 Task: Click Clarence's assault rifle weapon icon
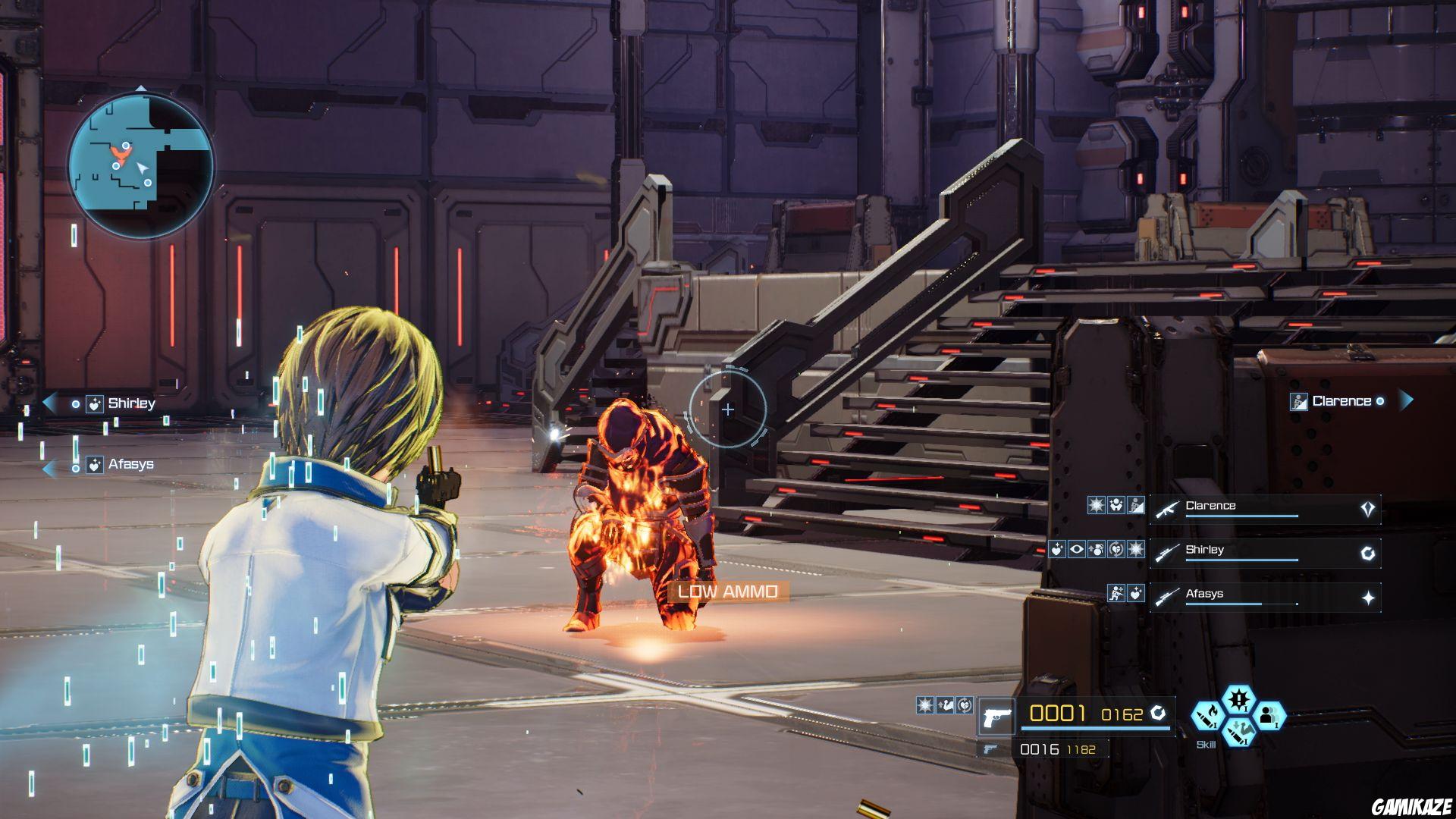1166,509
